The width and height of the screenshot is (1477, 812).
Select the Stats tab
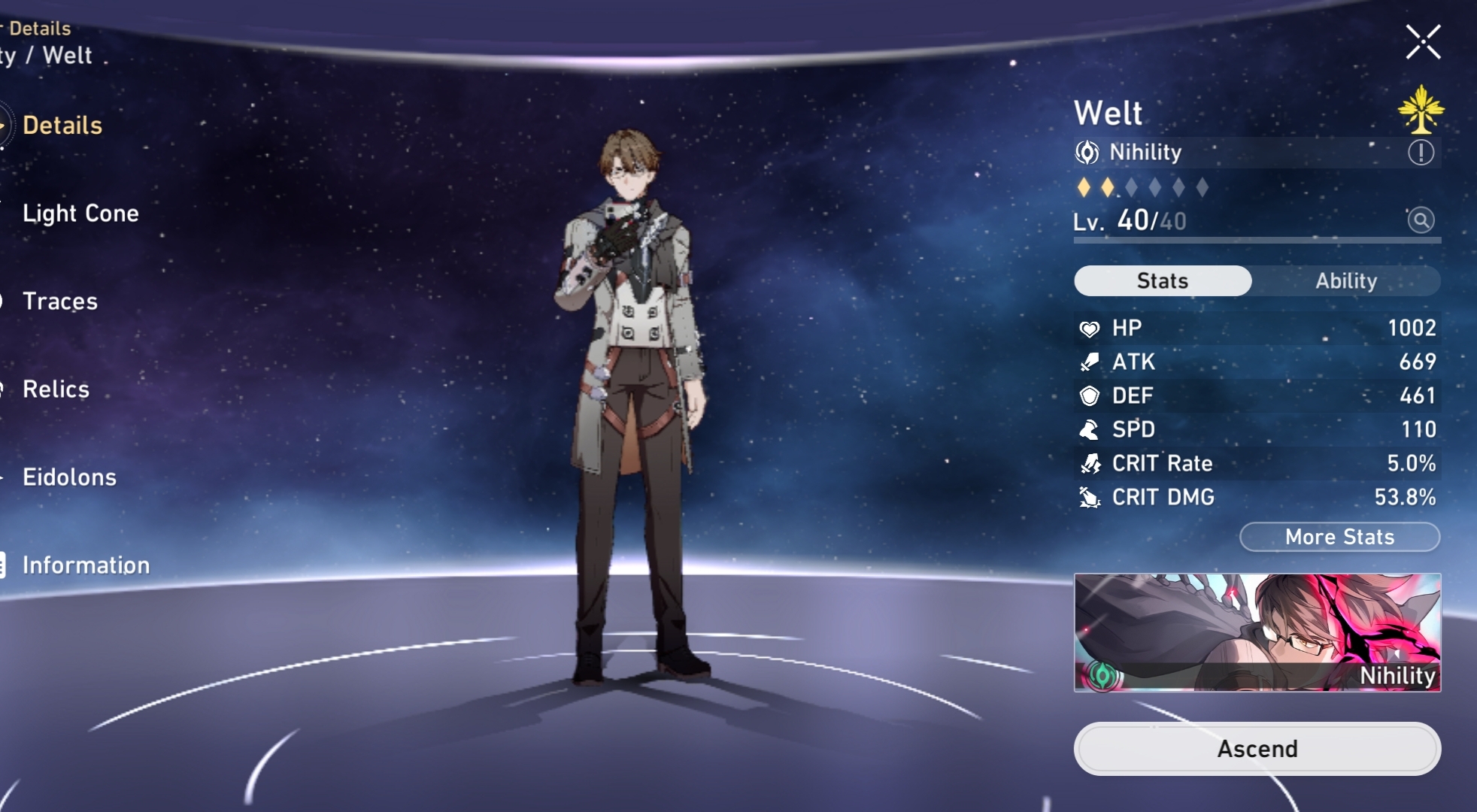(1163, 281)
